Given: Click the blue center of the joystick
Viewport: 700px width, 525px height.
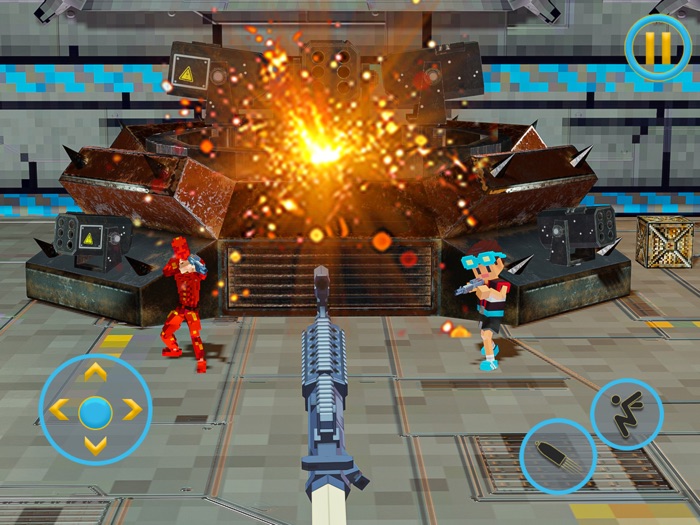Looking at the screenshot, I should point(95,409).
